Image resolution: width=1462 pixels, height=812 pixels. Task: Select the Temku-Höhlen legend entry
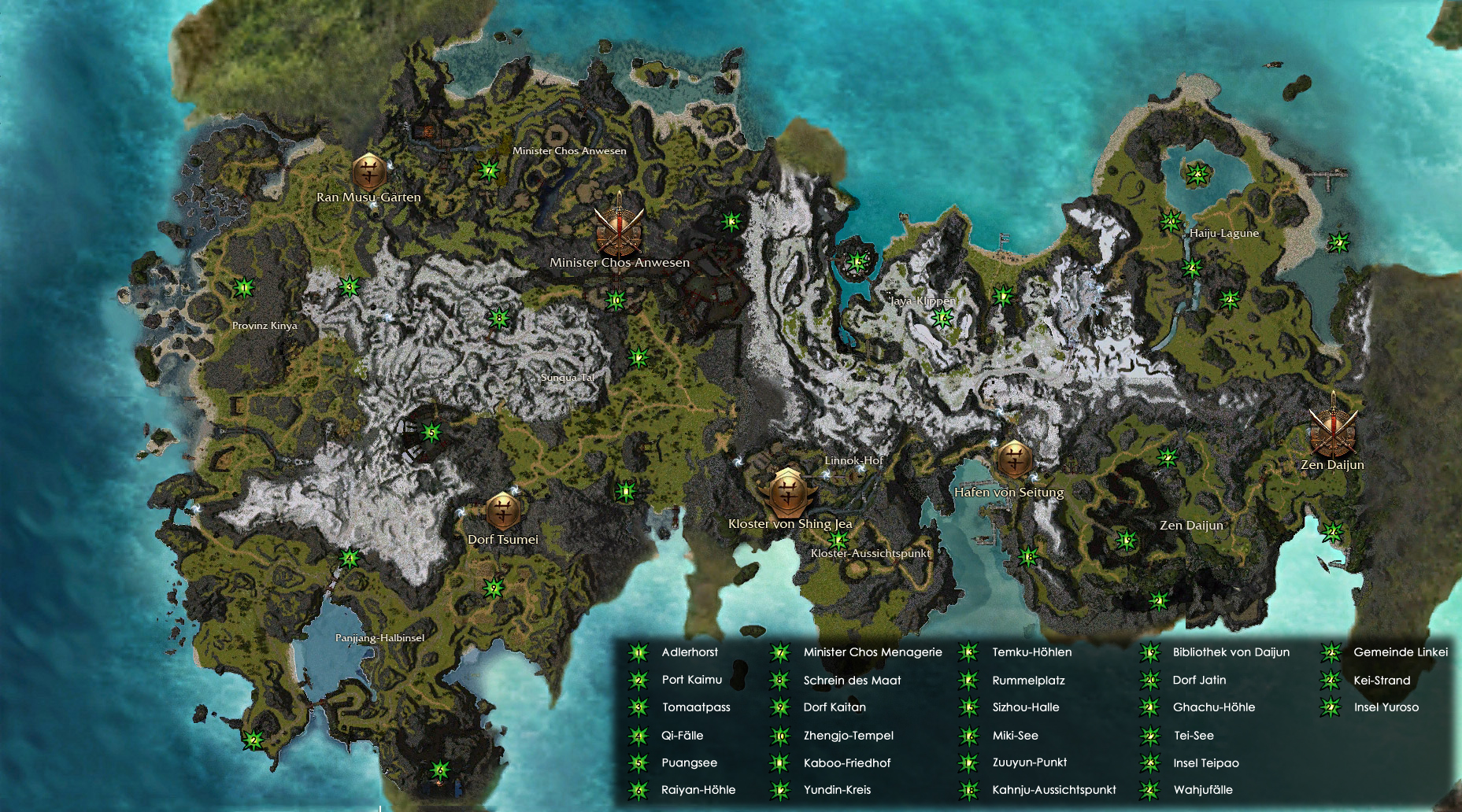(x=1031, y=652)
